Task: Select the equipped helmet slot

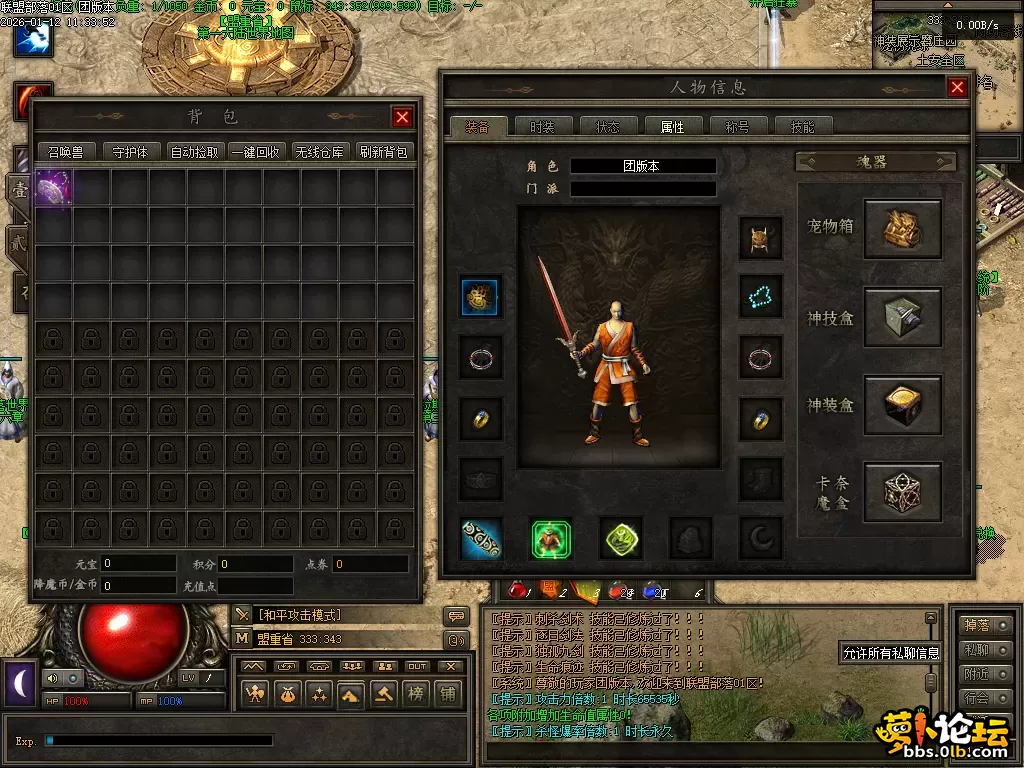Action: click(x=760, y=238)
